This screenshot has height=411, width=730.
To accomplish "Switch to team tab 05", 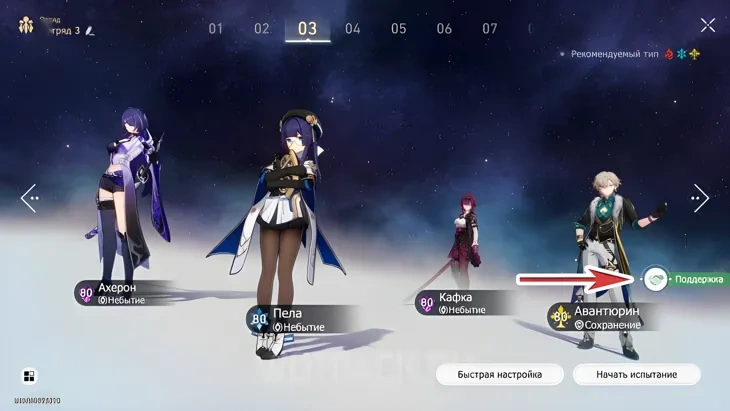I will point(398,28).
